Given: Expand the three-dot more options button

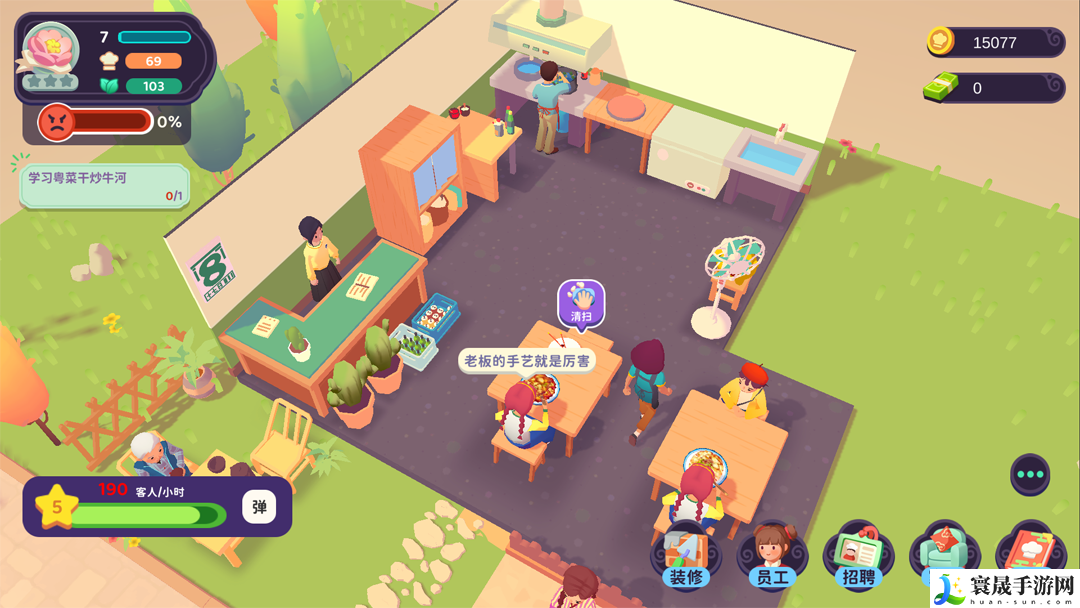Looking at the screenshot, I should [1030, 474].
